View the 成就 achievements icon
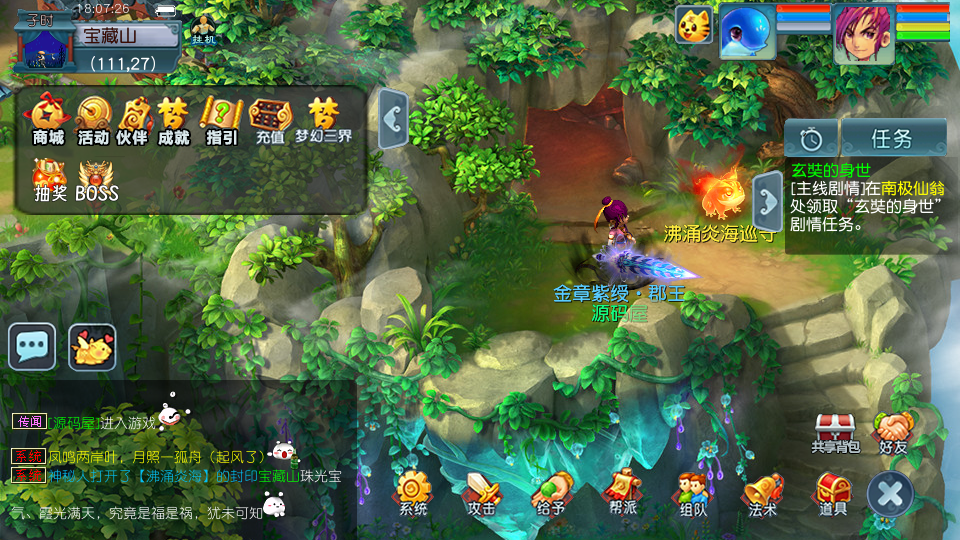This screenshot has height=540, width=960. click(x=173, y=119)
